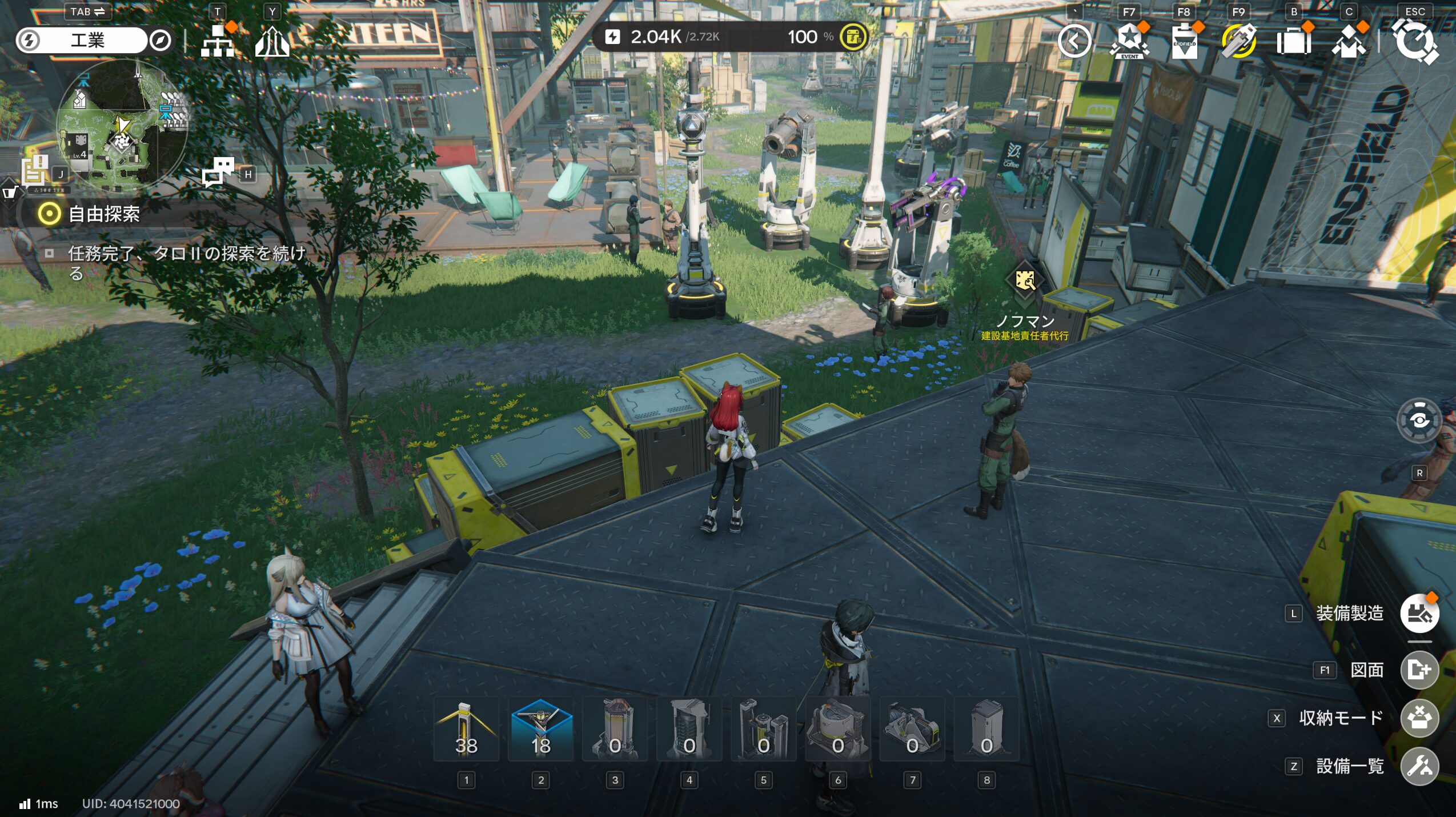Select the hotbar item with 18 count
1456x817 pixels.
540,730
